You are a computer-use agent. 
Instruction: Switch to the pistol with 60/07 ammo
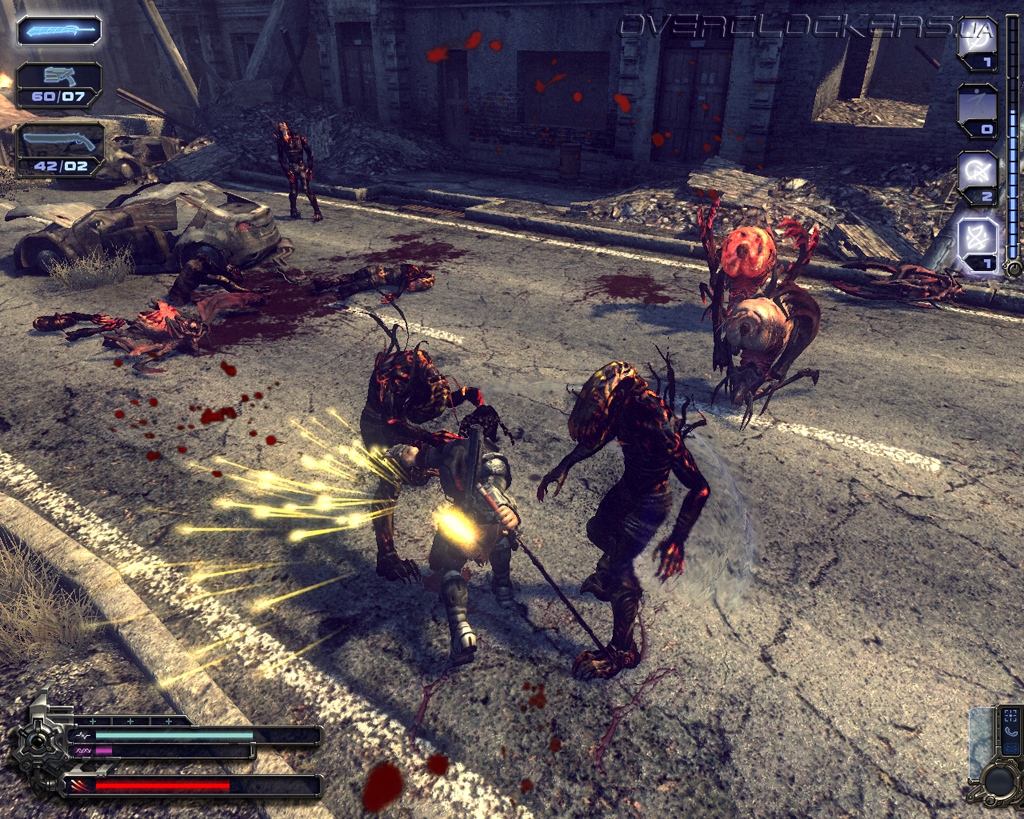[x=59, y=84]
